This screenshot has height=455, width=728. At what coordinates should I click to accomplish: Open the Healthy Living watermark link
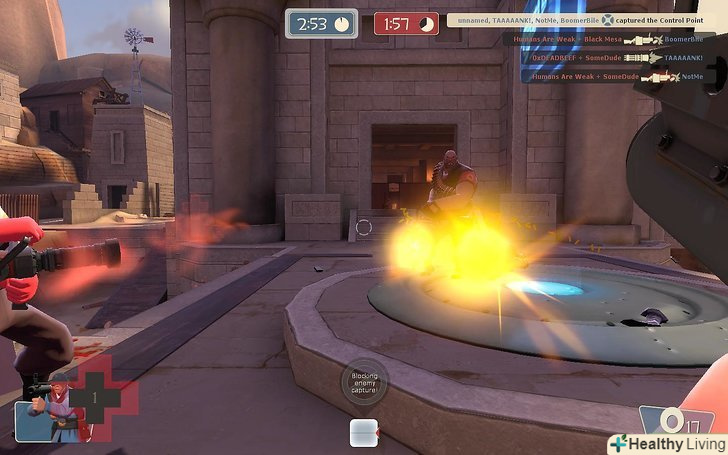[x=666, y=443]
